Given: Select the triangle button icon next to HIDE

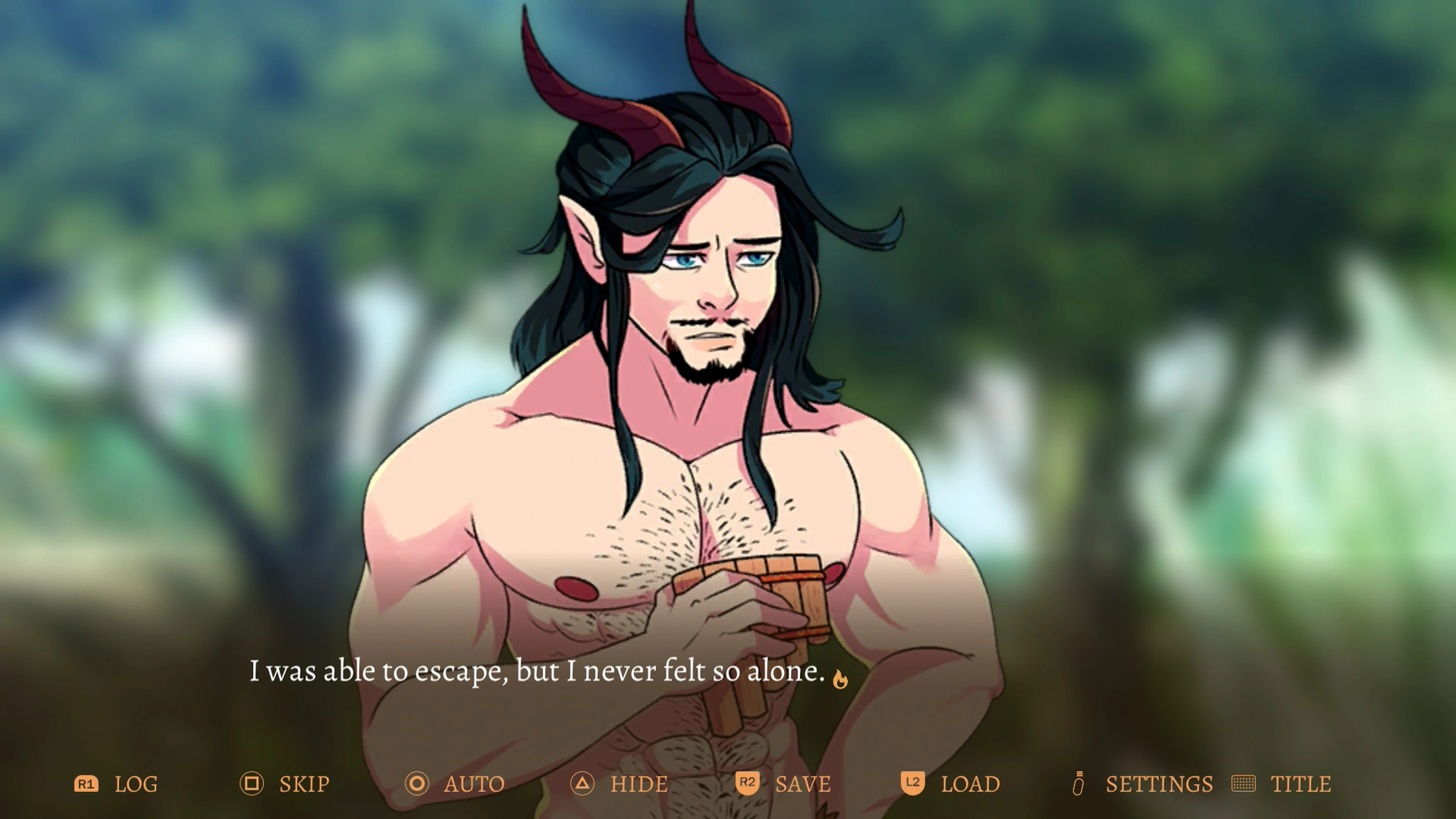Looking at the screenshot, I should pyautogui.click(x=582, y=784).
